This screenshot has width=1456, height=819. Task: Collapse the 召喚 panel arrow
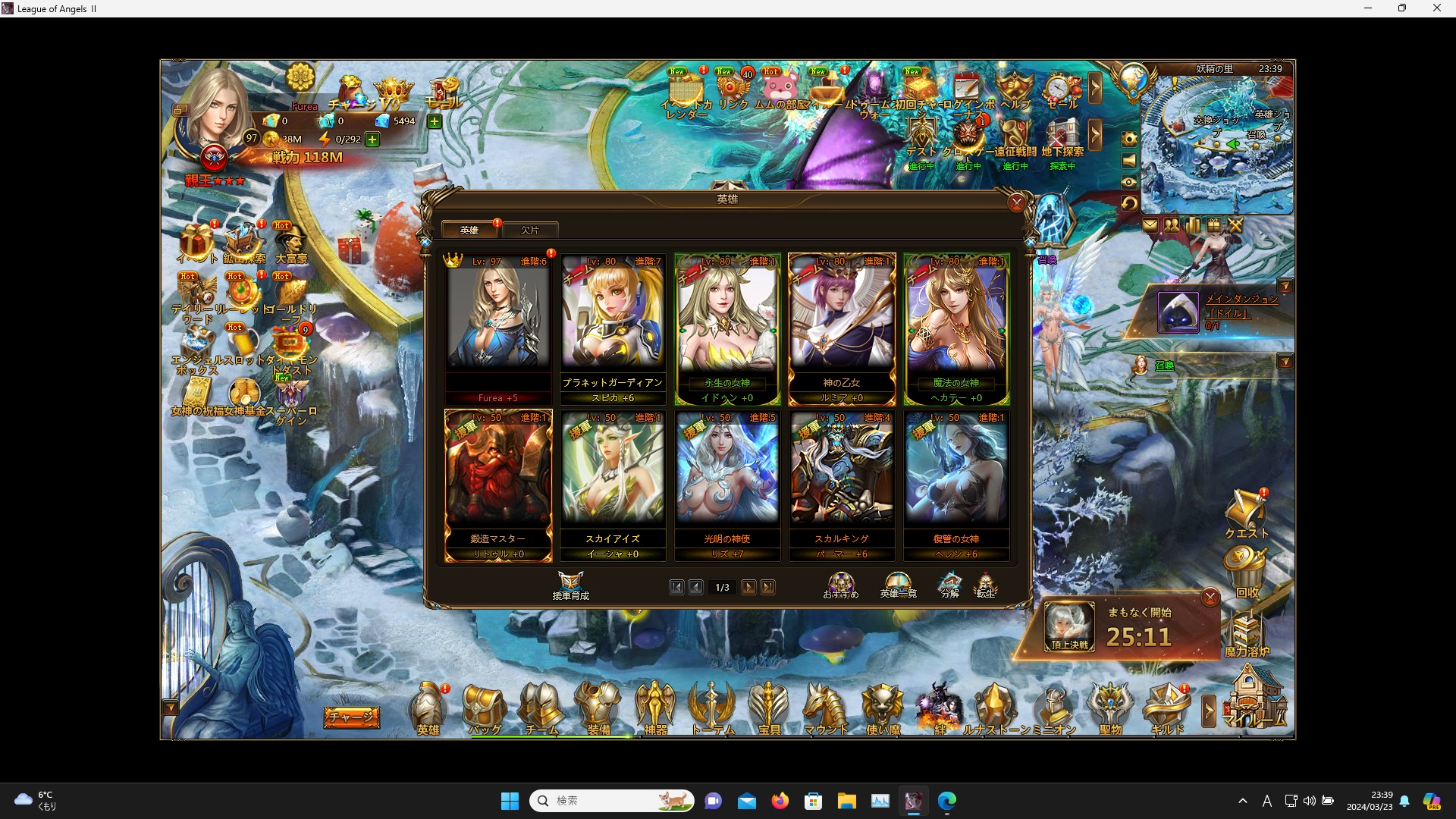[1287, 362]
